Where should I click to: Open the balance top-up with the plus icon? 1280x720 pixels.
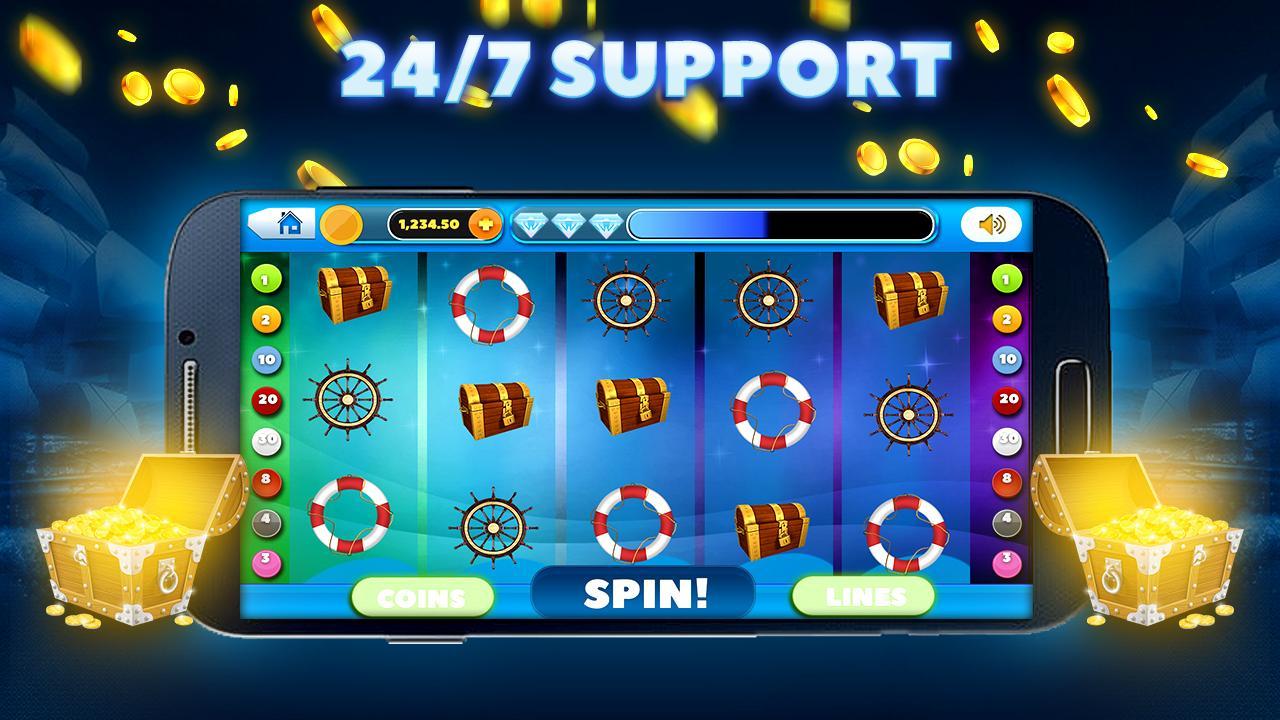click(x=484, y=224)
